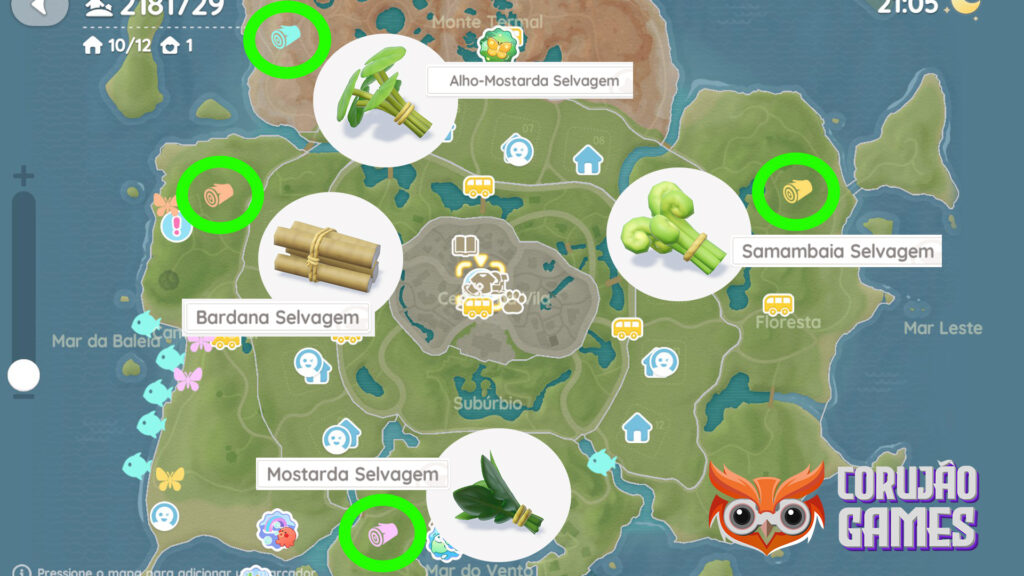
Task: Click the paw print map marker
Action: tap(513, 301)
